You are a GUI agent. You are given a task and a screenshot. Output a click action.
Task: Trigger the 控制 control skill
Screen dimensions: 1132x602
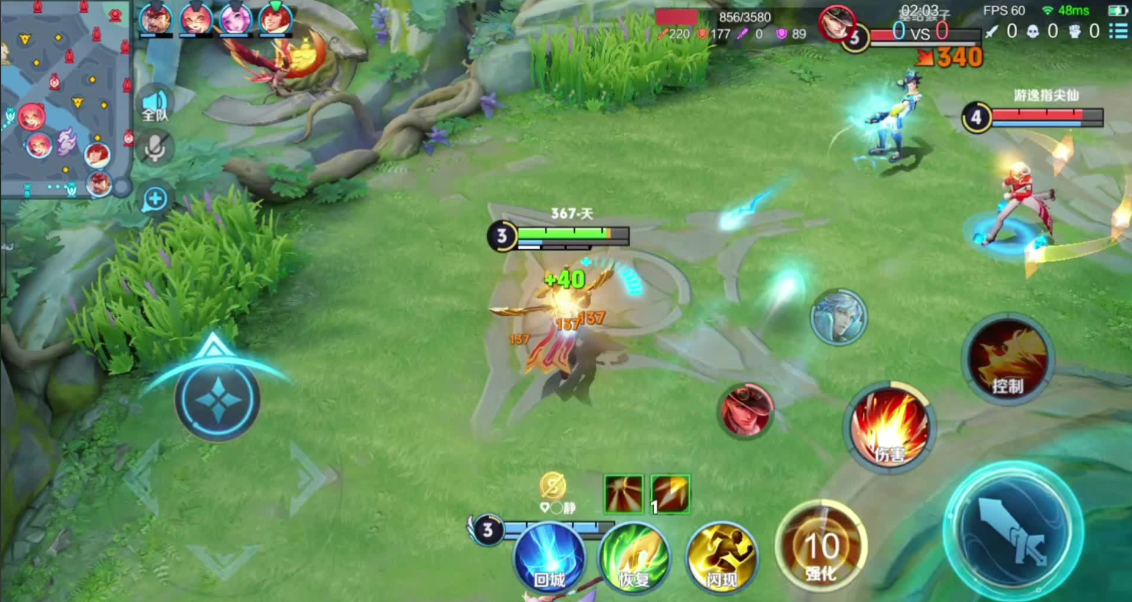coord(1006,358)
